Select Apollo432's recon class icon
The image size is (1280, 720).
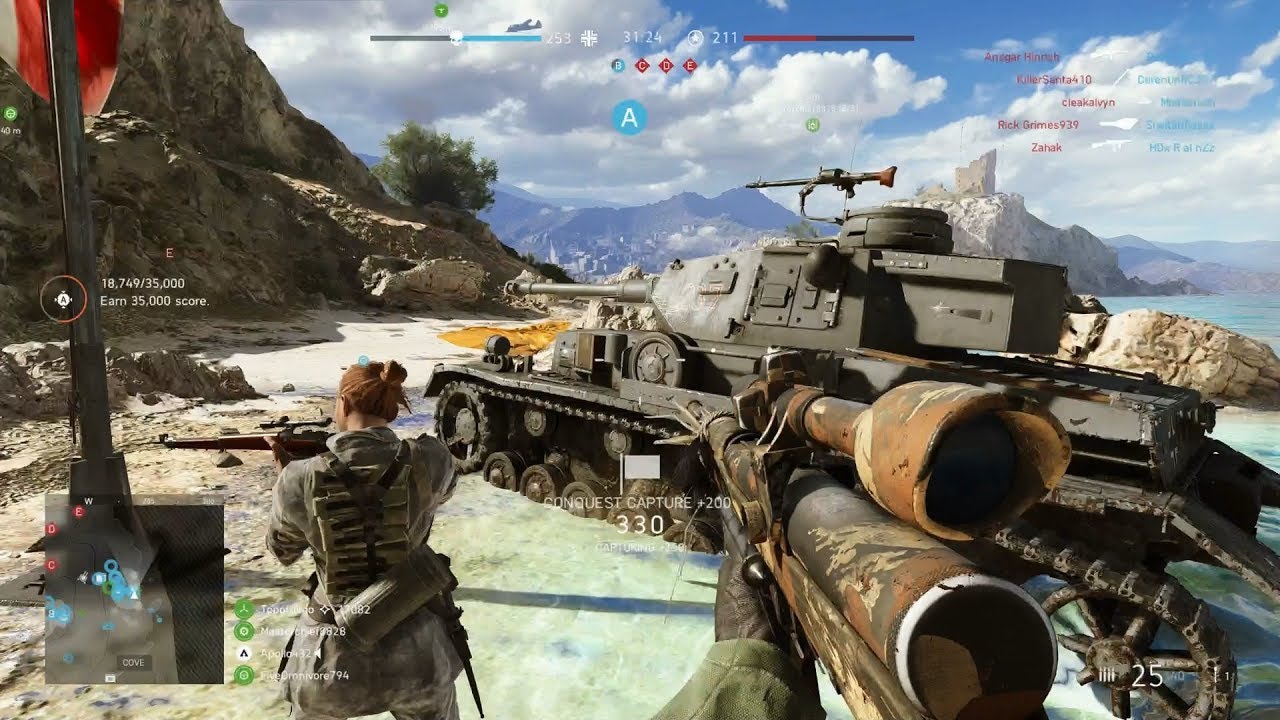click(244, 653)
